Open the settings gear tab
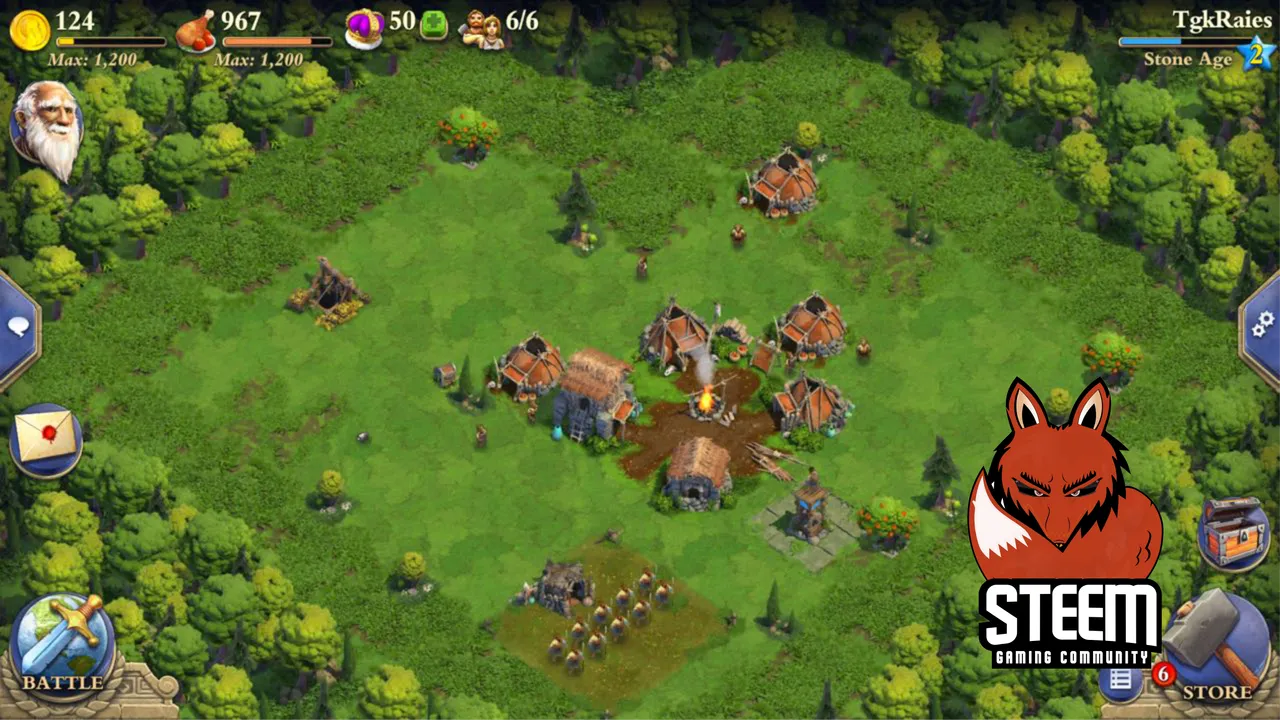Image resolution: width=1280 pixels, height=720 pixels. coord(1262,322)
